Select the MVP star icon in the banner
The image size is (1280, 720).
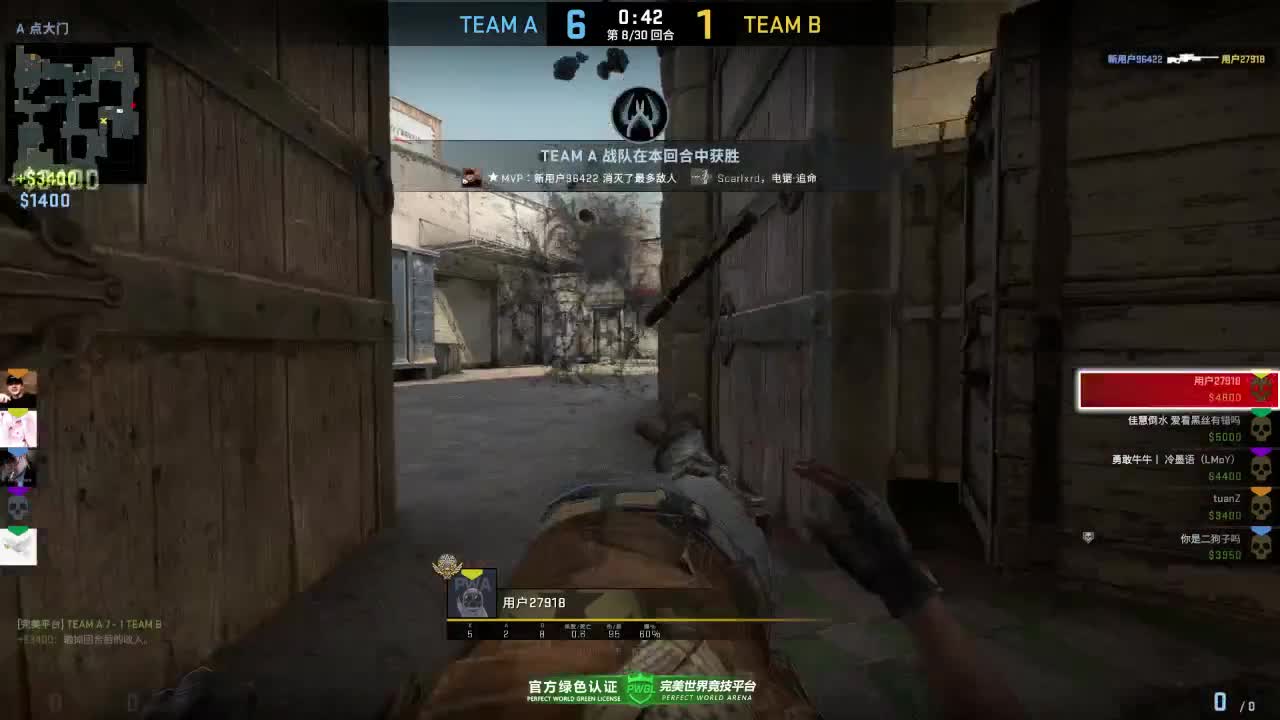493,177
